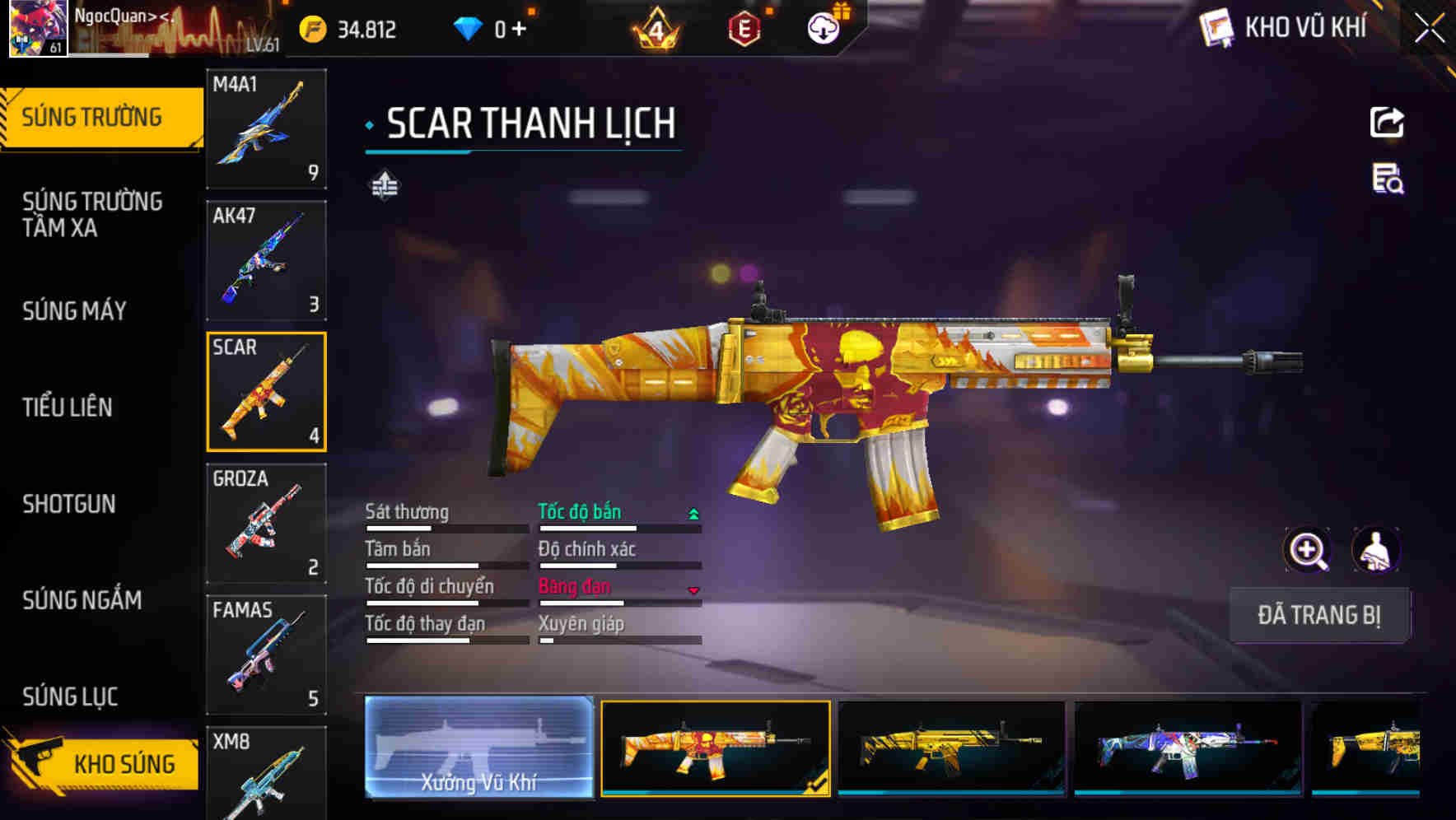
Task: Open the SHOTGUN category tab
Action: 70,504
